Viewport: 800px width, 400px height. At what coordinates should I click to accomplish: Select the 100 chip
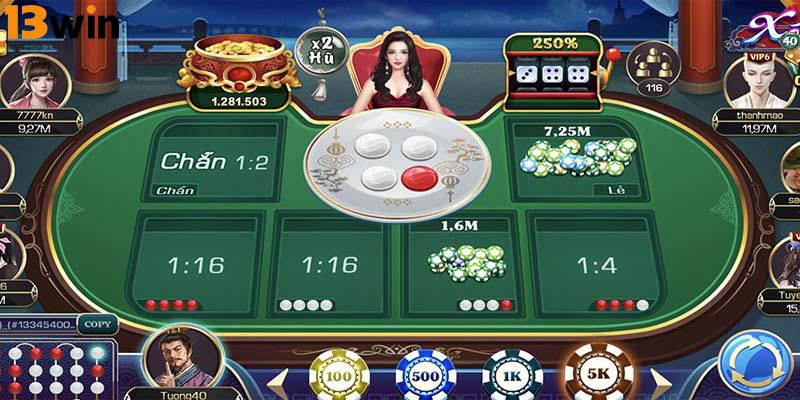(x=341, y=376)
